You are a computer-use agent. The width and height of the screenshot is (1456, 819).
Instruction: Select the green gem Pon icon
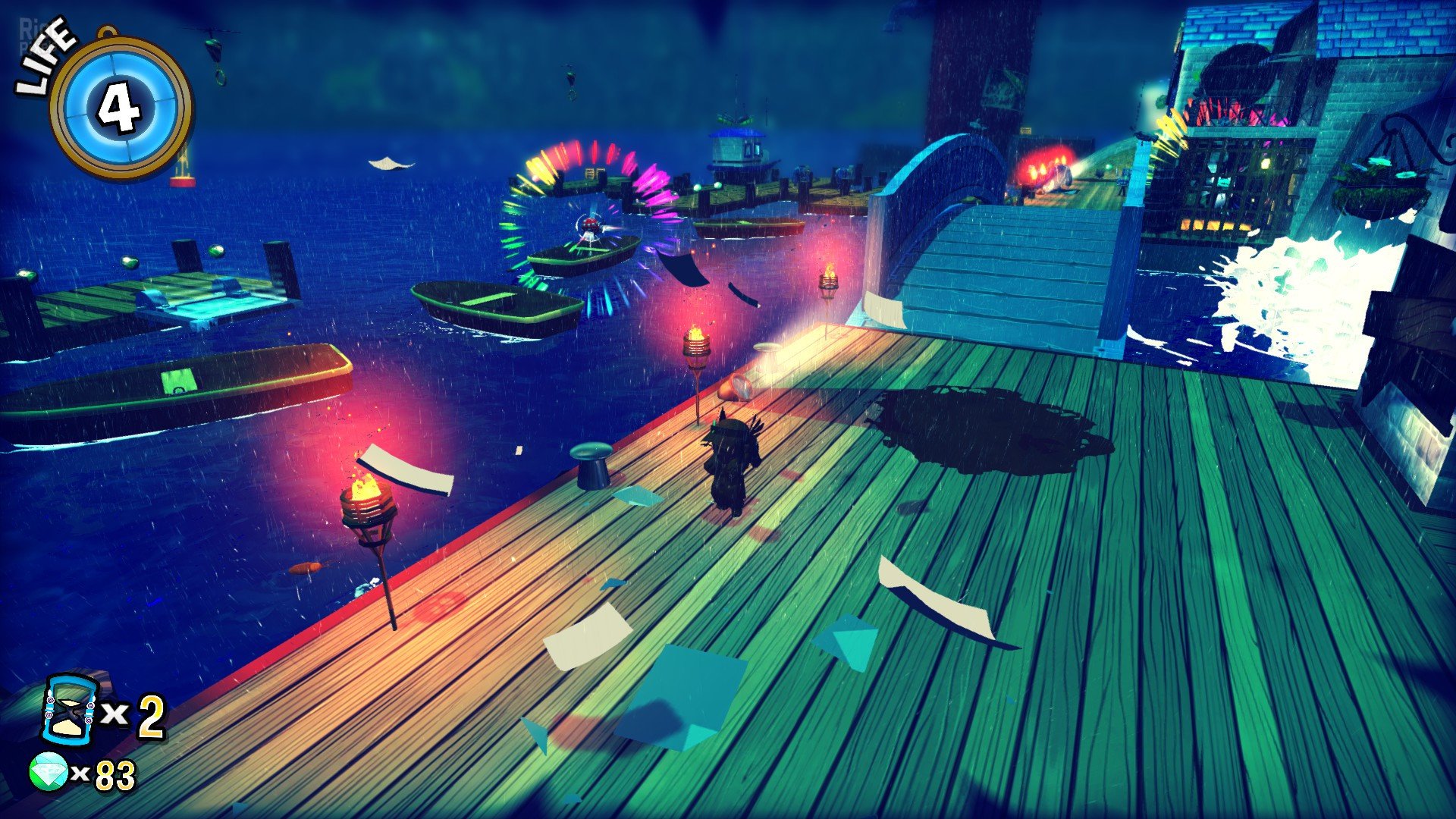(x=49, y=772)
